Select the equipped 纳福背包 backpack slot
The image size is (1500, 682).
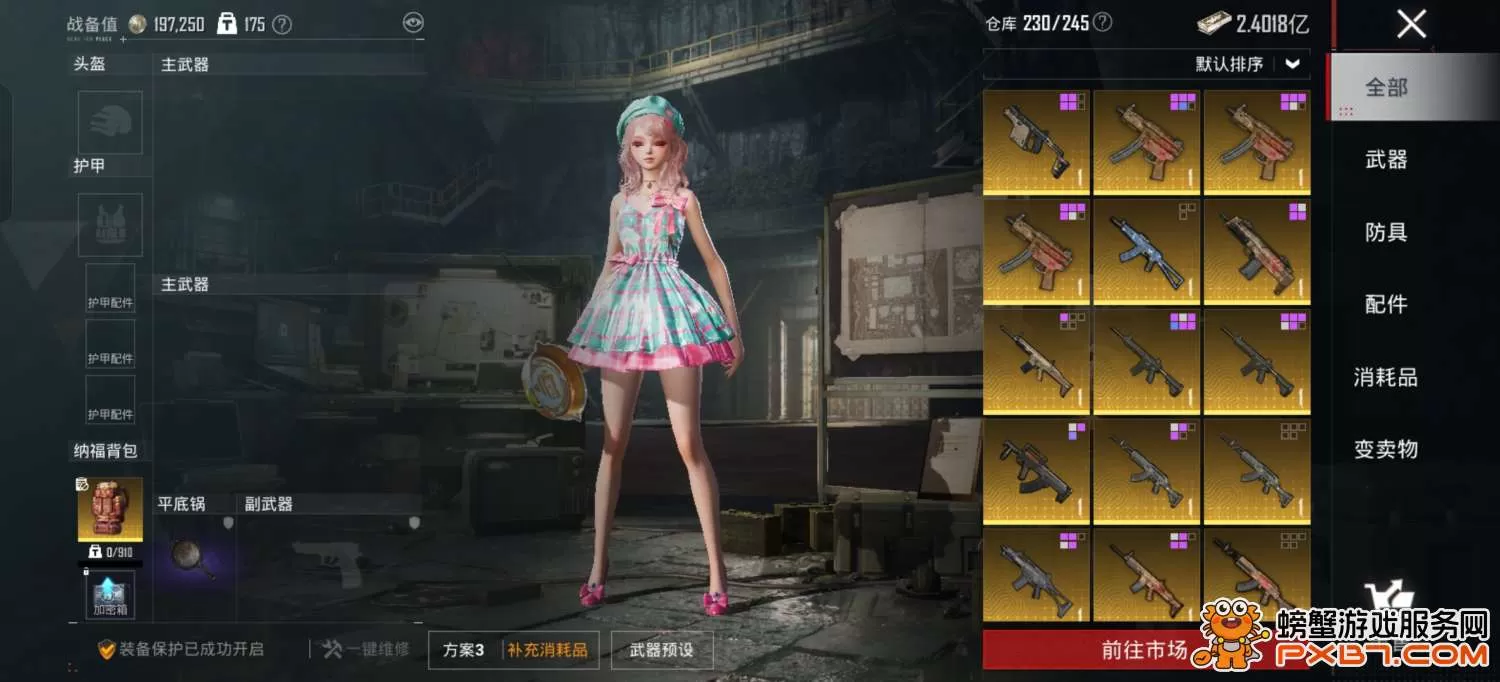coord(110,509)
